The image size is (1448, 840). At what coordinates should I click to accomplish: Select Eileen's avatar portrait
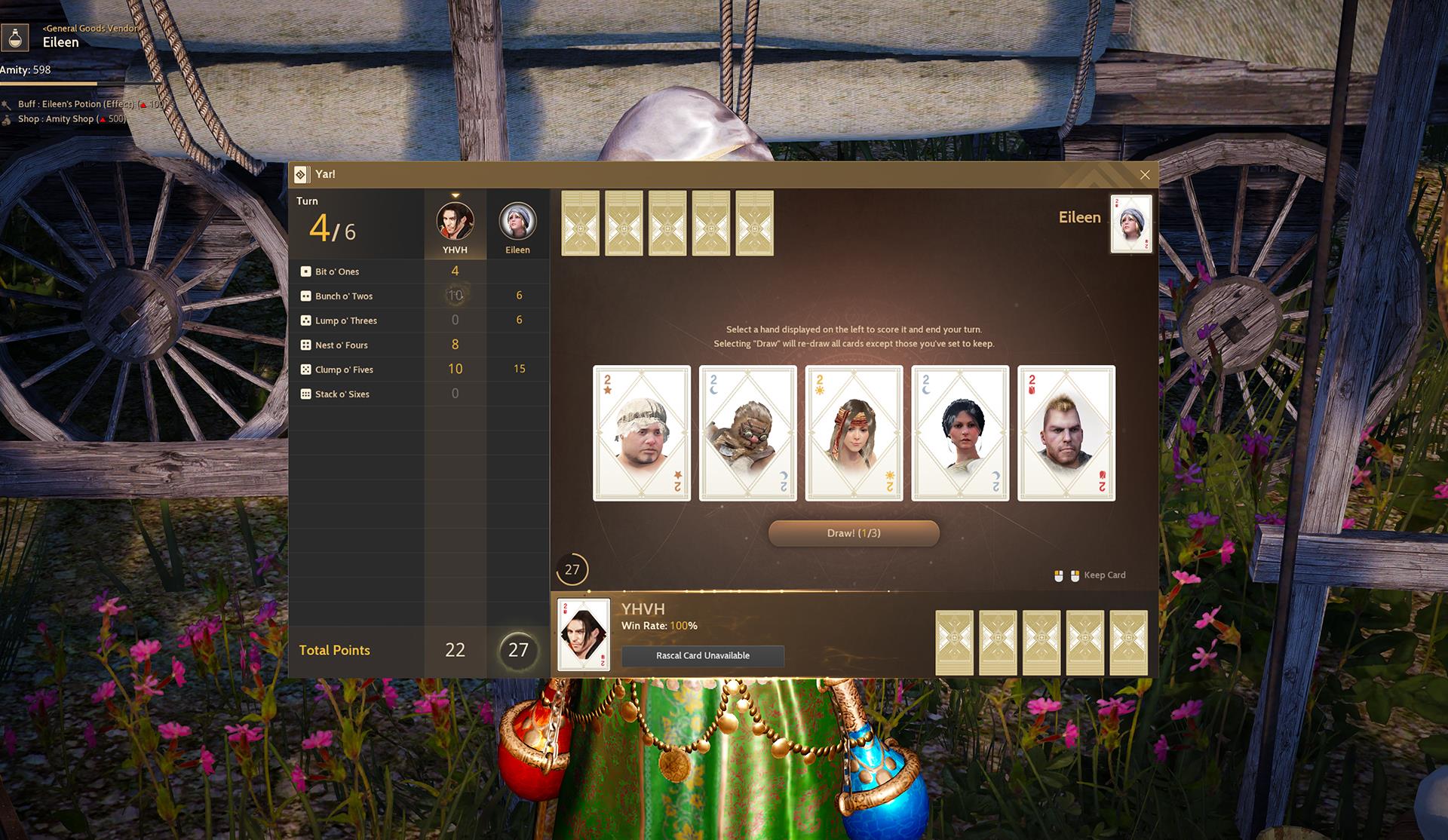click(x=517, y=221)
